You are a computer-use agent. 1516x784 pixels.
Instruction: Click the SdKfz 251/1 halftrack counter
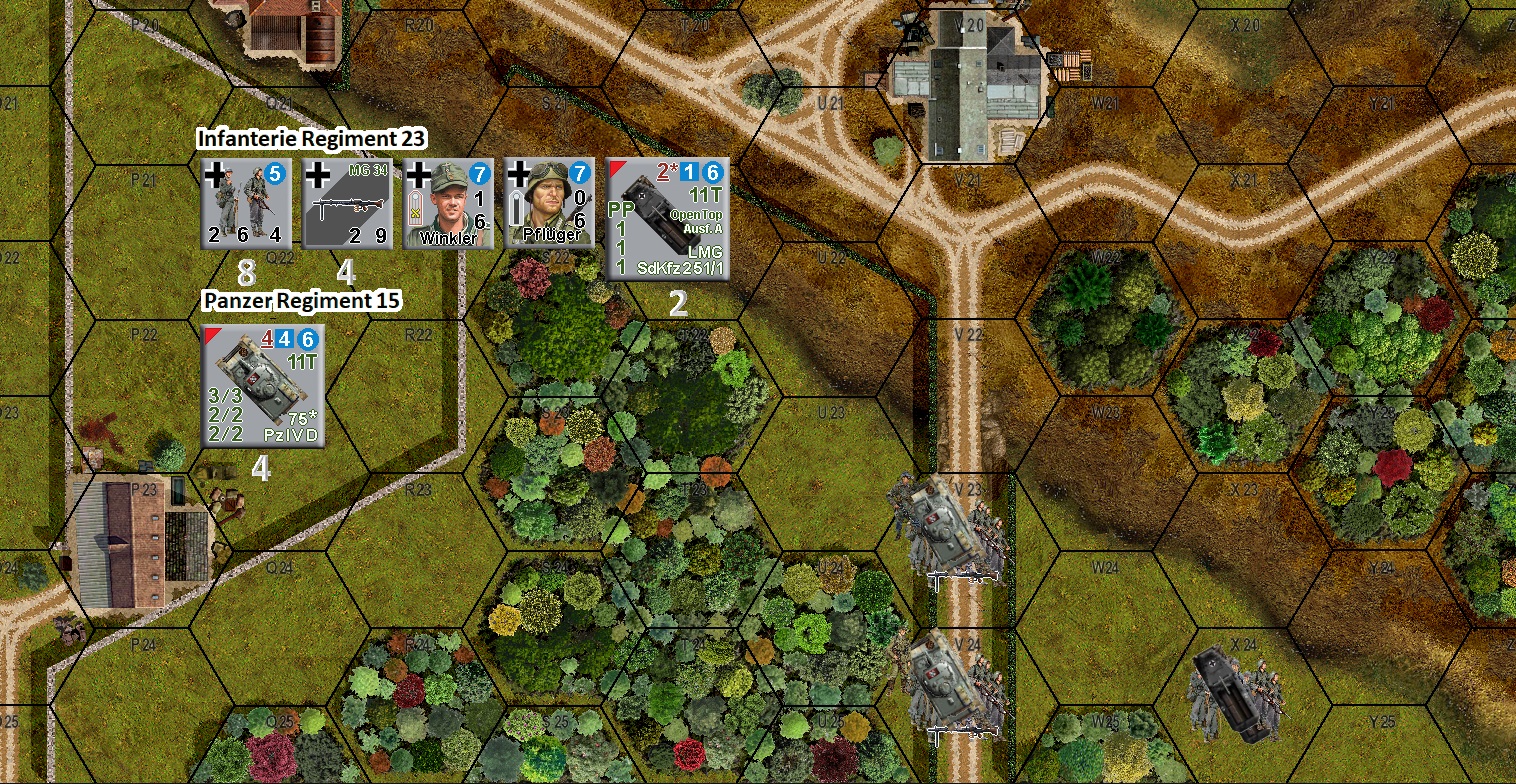point(668,218)
